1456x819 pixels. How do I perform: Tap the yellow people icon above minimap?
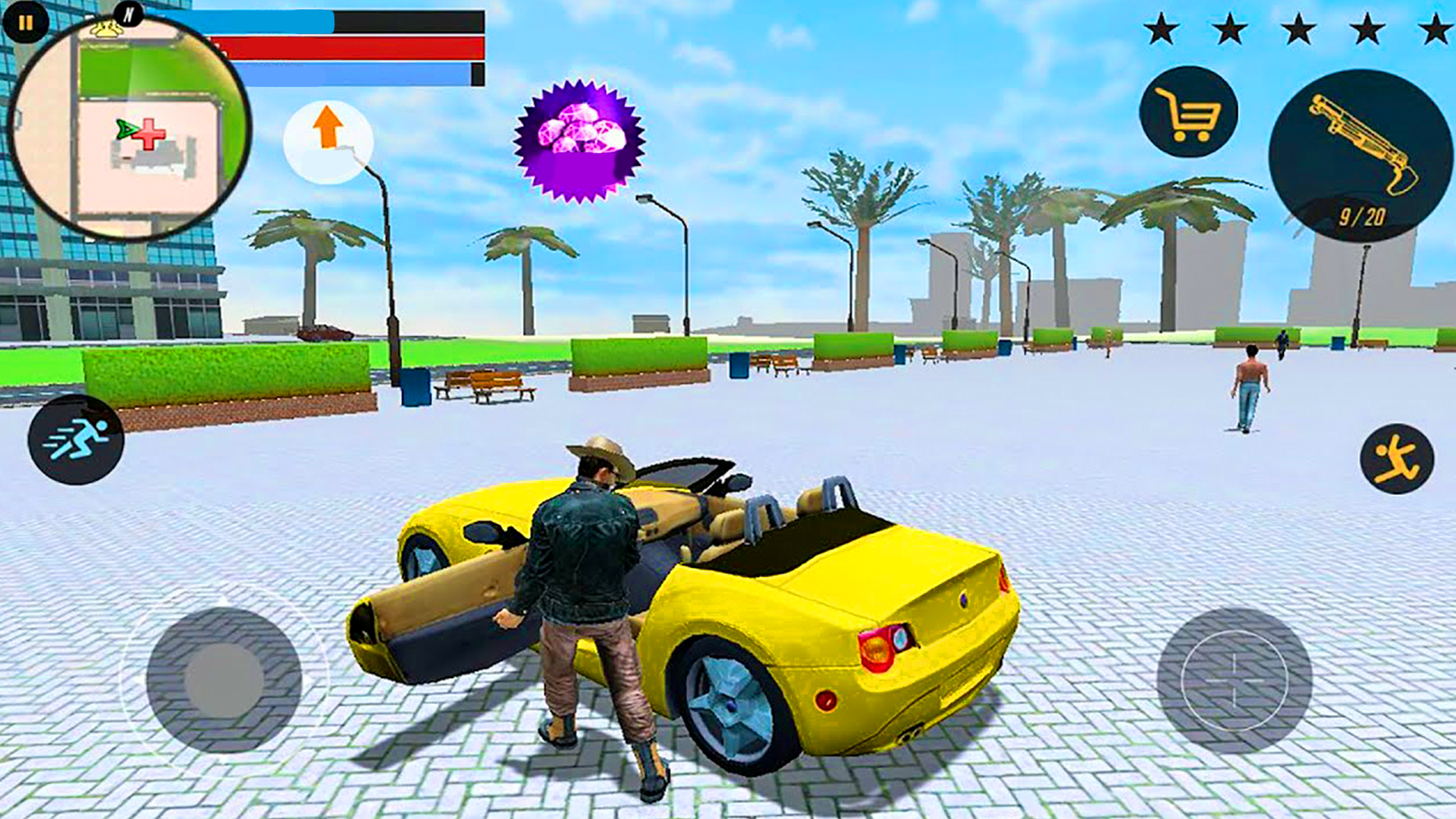pos(105,27)
